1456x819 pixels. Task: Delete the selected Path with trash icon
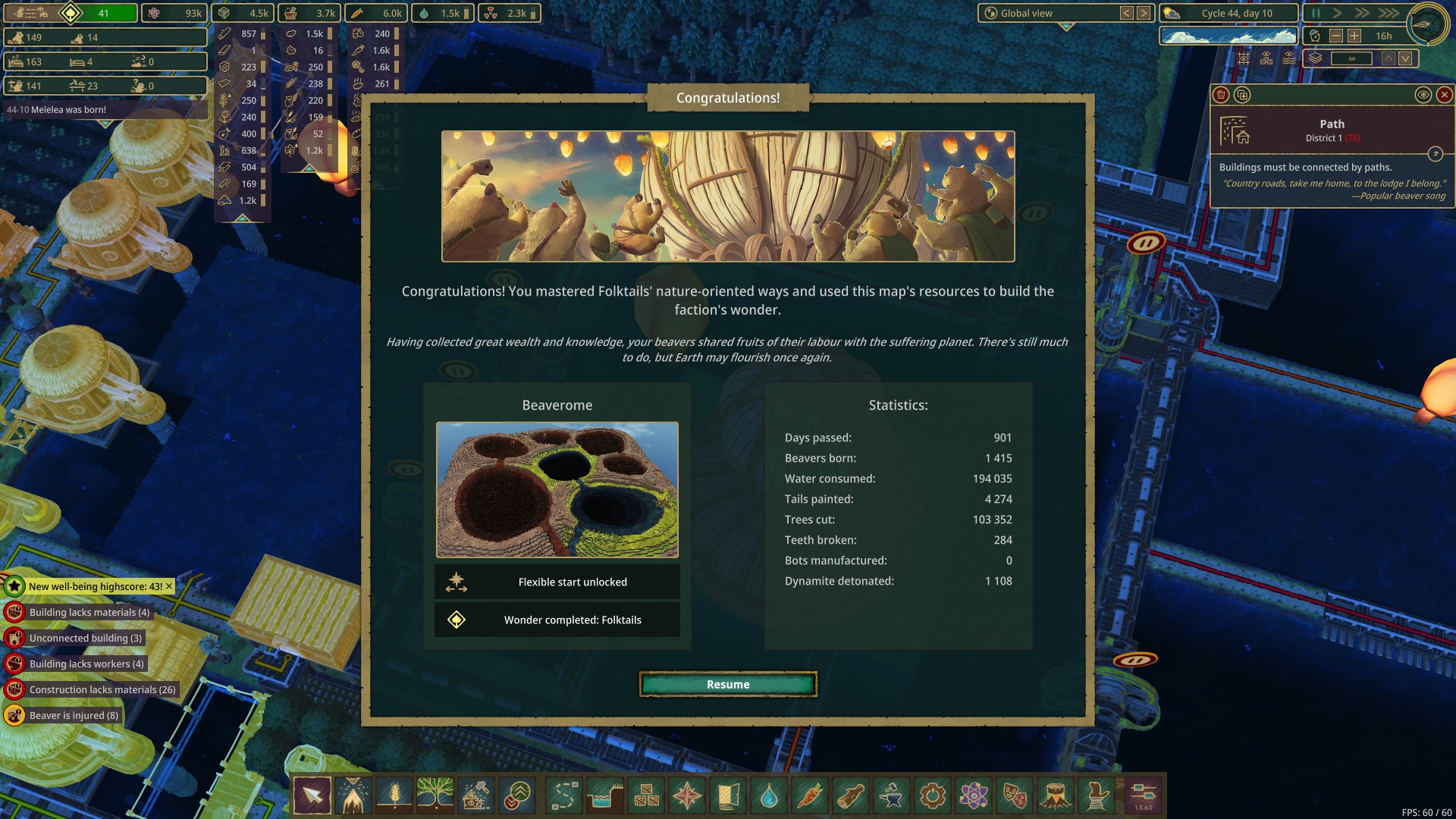pyautogui.click(x=1221, y=95)
